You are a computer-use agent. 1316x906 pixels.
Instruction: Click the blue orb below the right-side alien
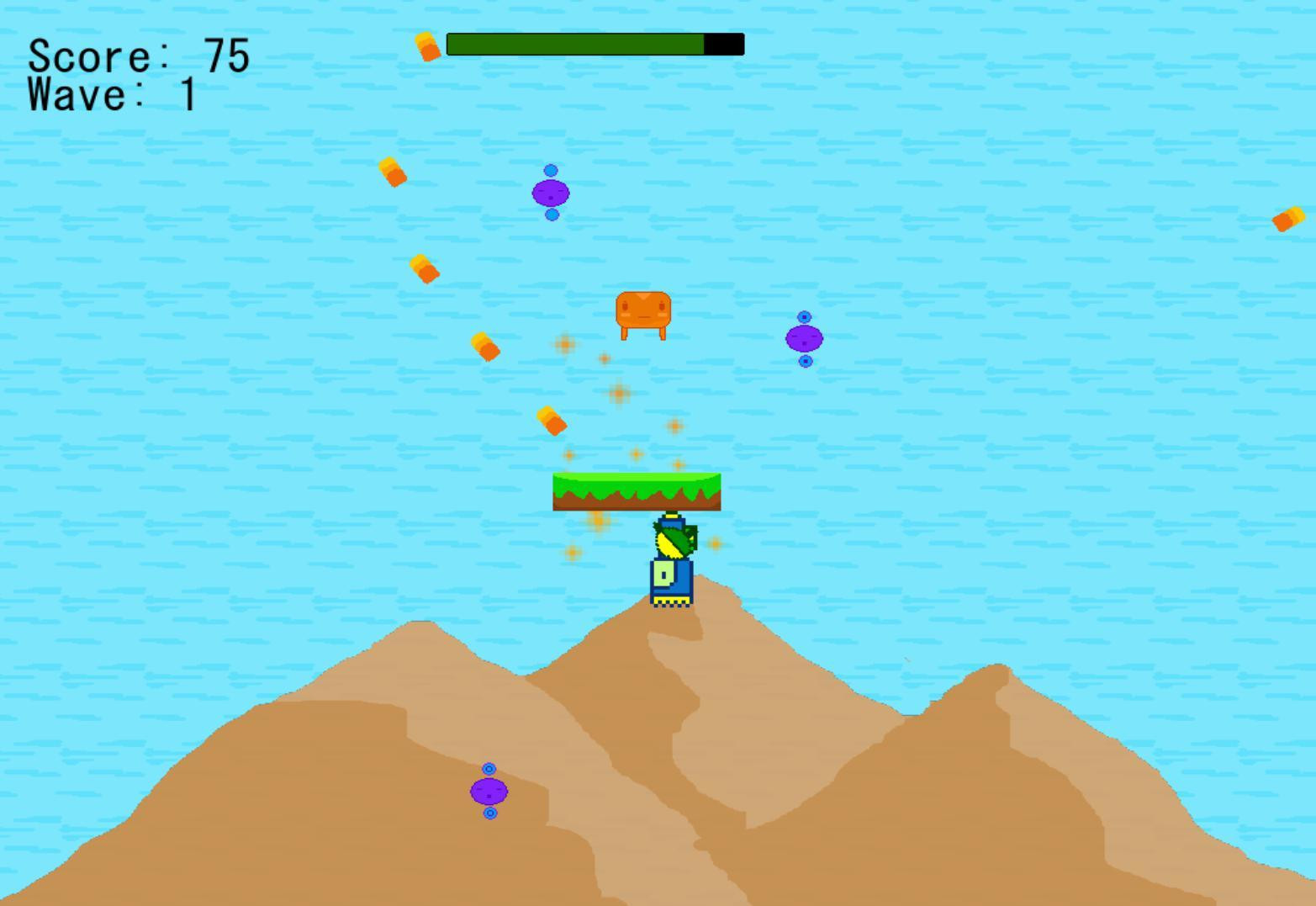[x=805, y=360]
